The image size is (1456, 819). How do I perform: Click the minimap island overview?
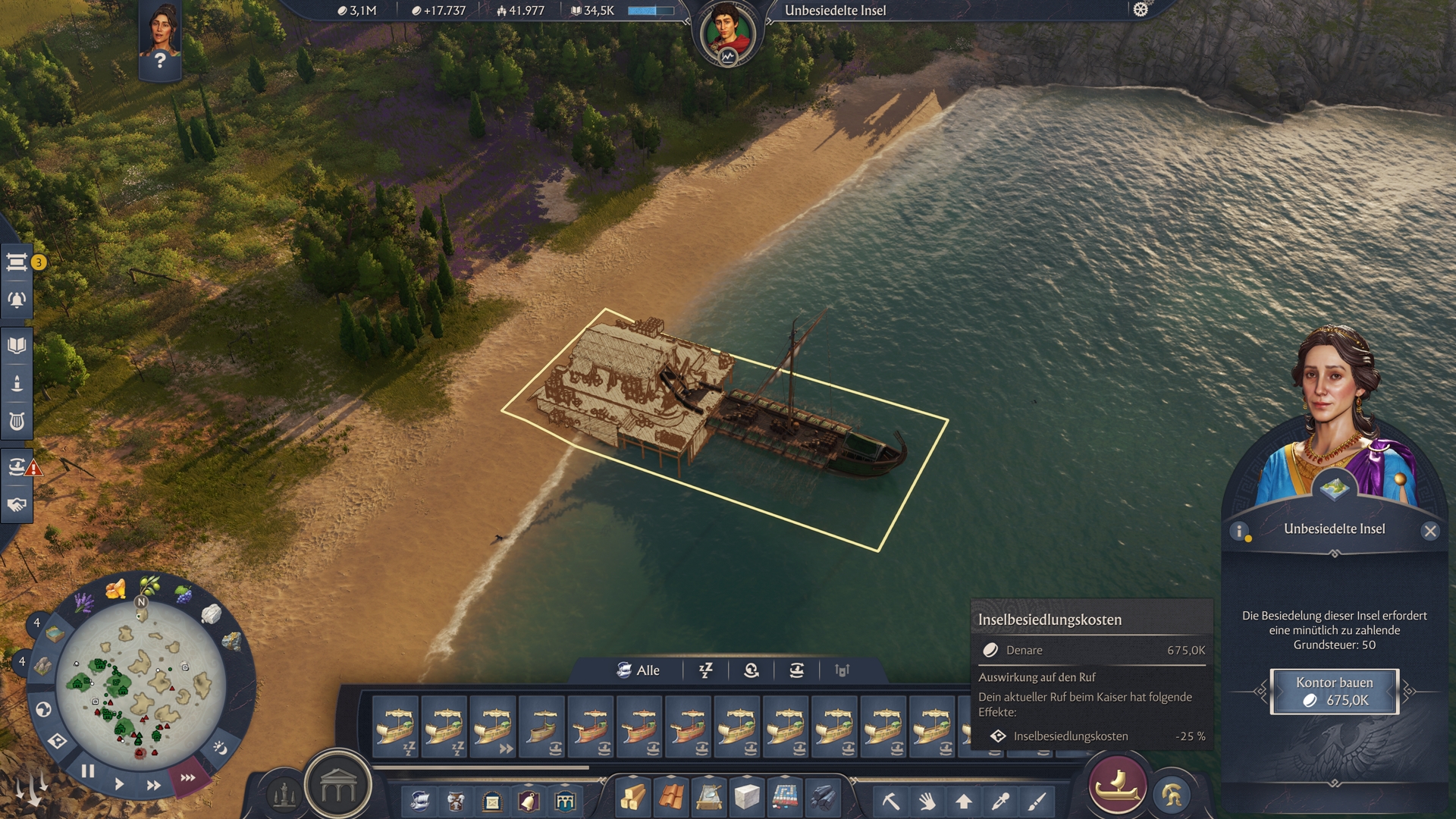(x=140, y=679)
